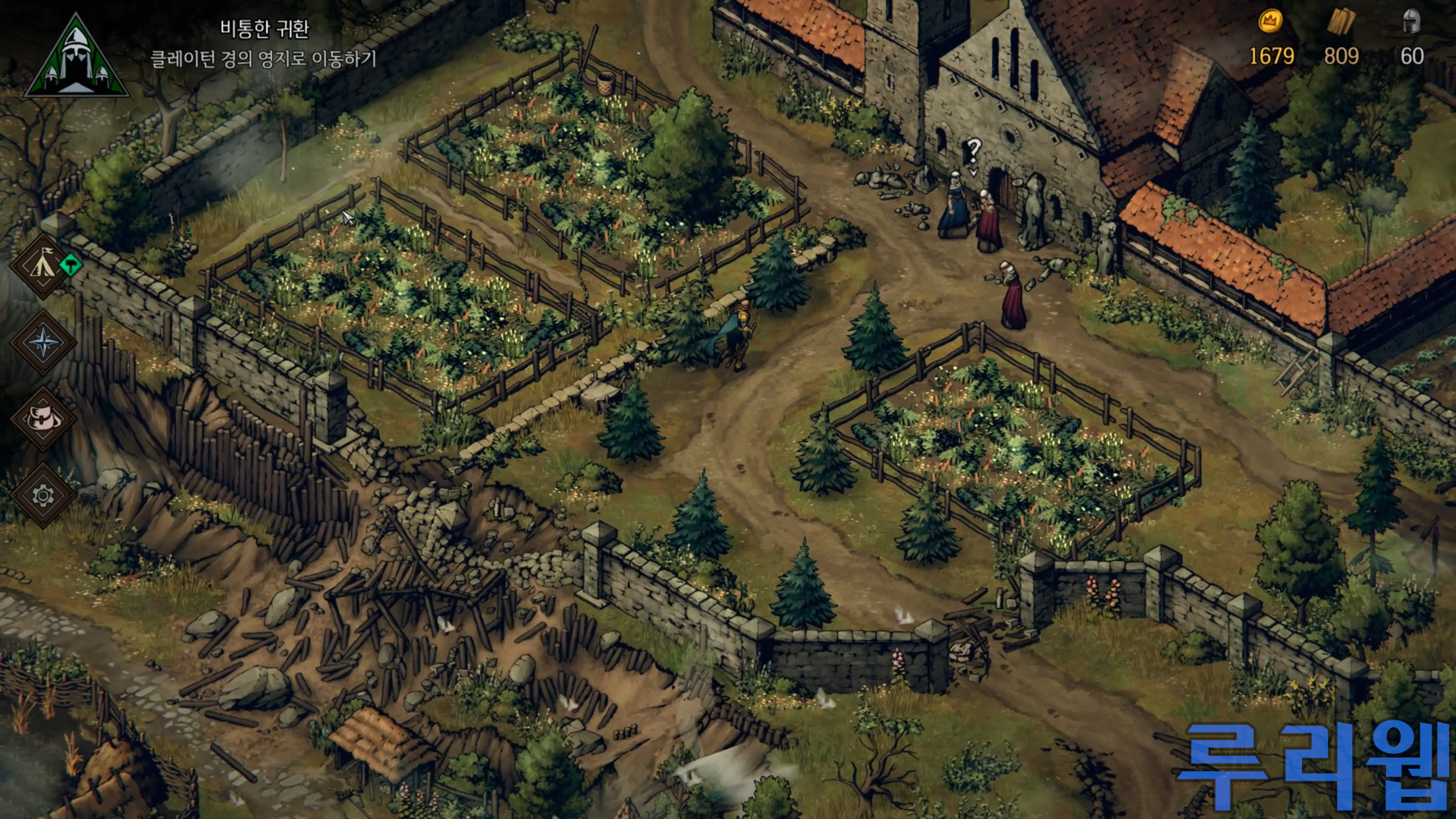
Task: Open the camp via the tent icon
Action: [x=42, y=265]
